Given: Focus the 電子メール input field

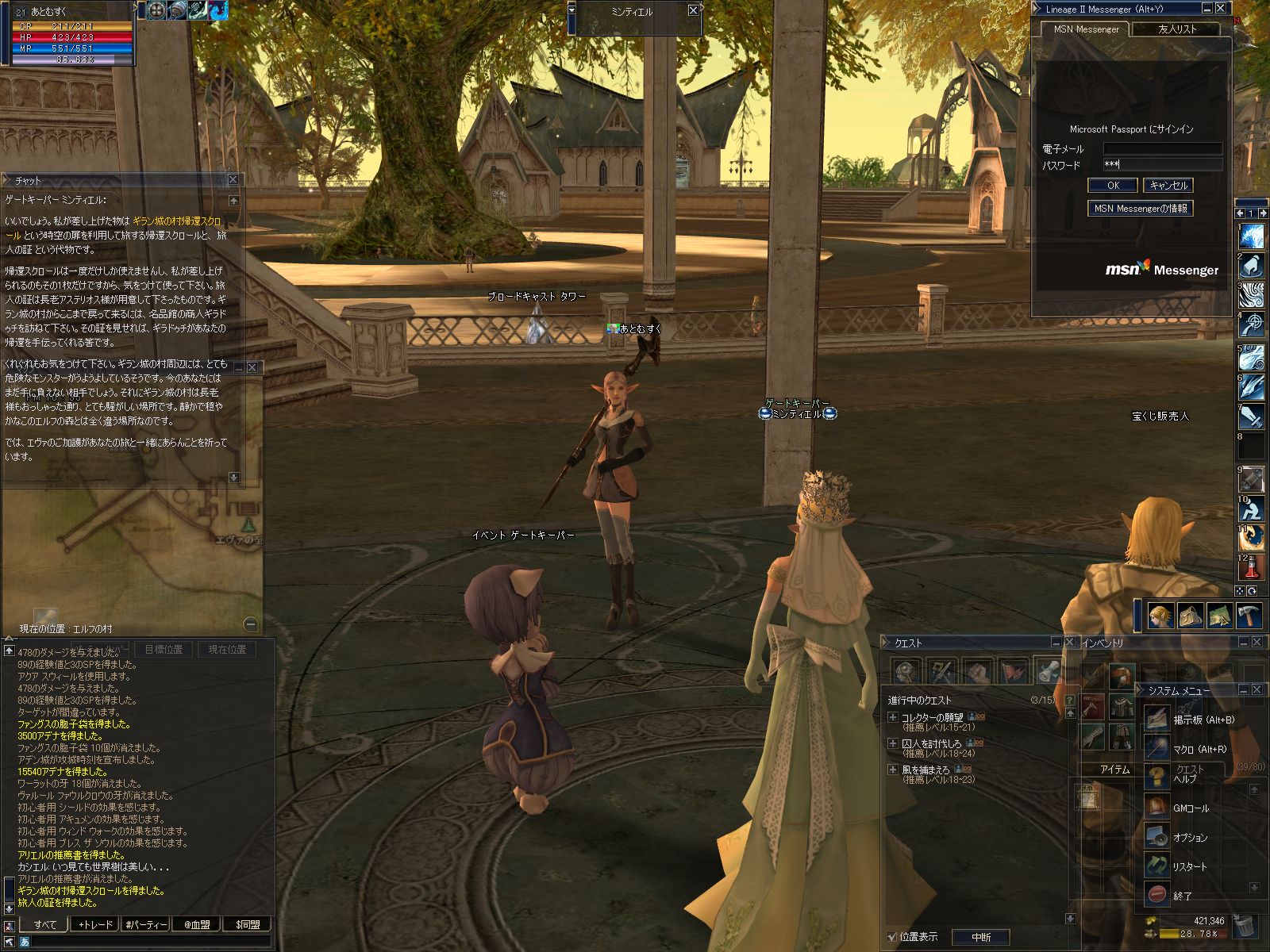Looking at the screenshot, I should (x=1163, y=149).
